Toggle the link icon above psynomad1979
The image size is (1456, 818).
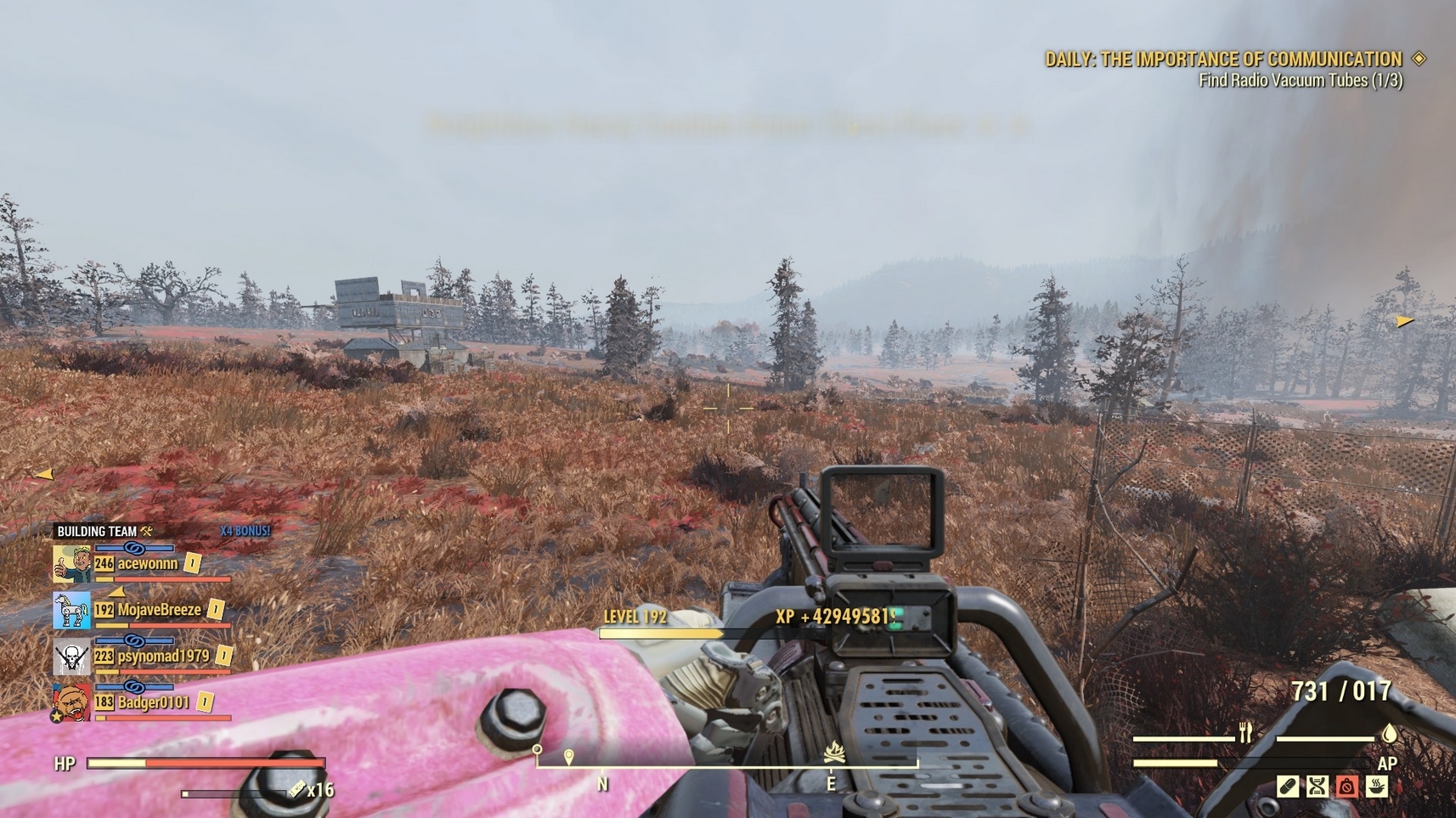point(135,640)
